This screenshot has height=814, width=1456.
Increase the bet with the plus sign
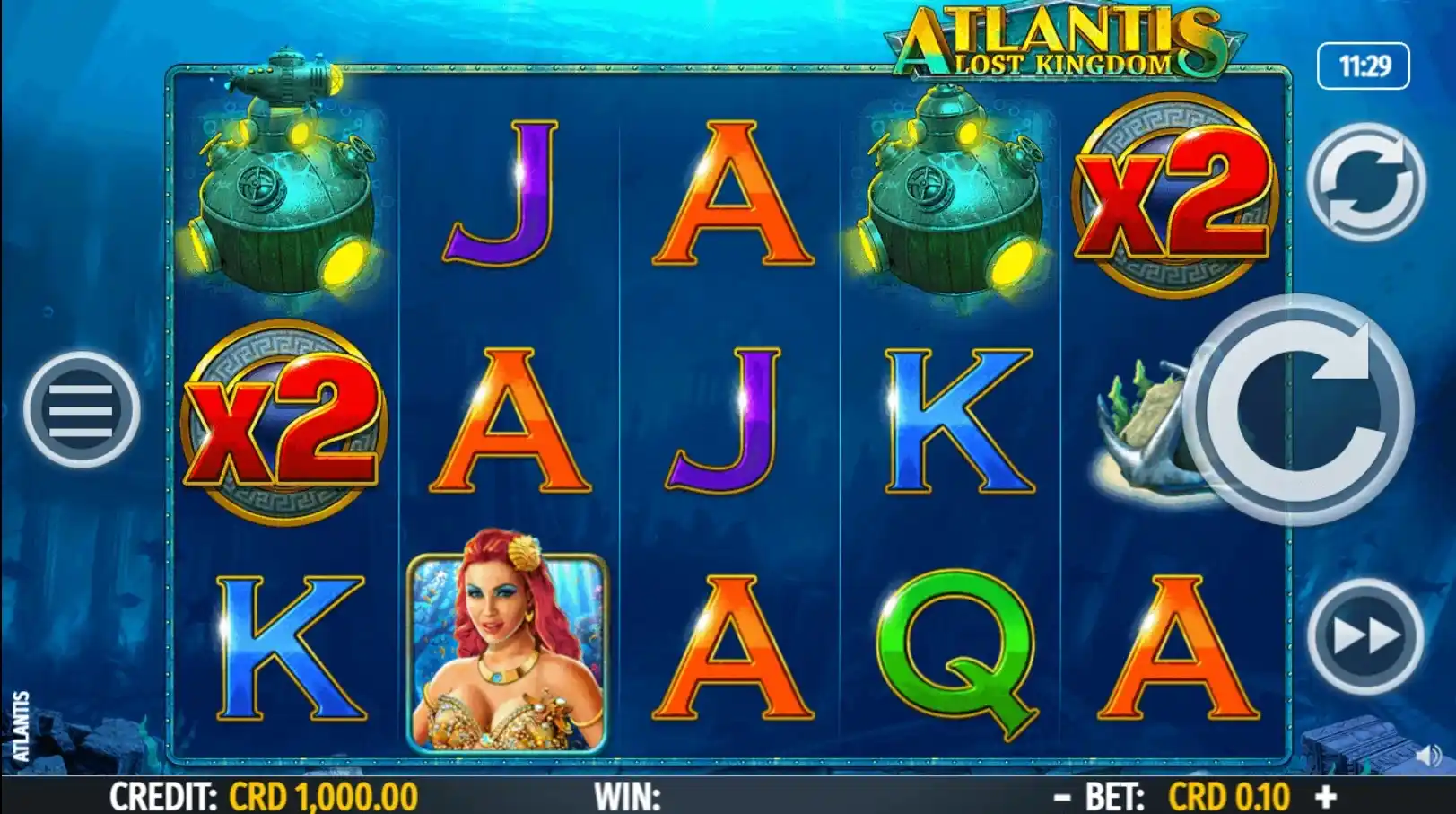1326,796
